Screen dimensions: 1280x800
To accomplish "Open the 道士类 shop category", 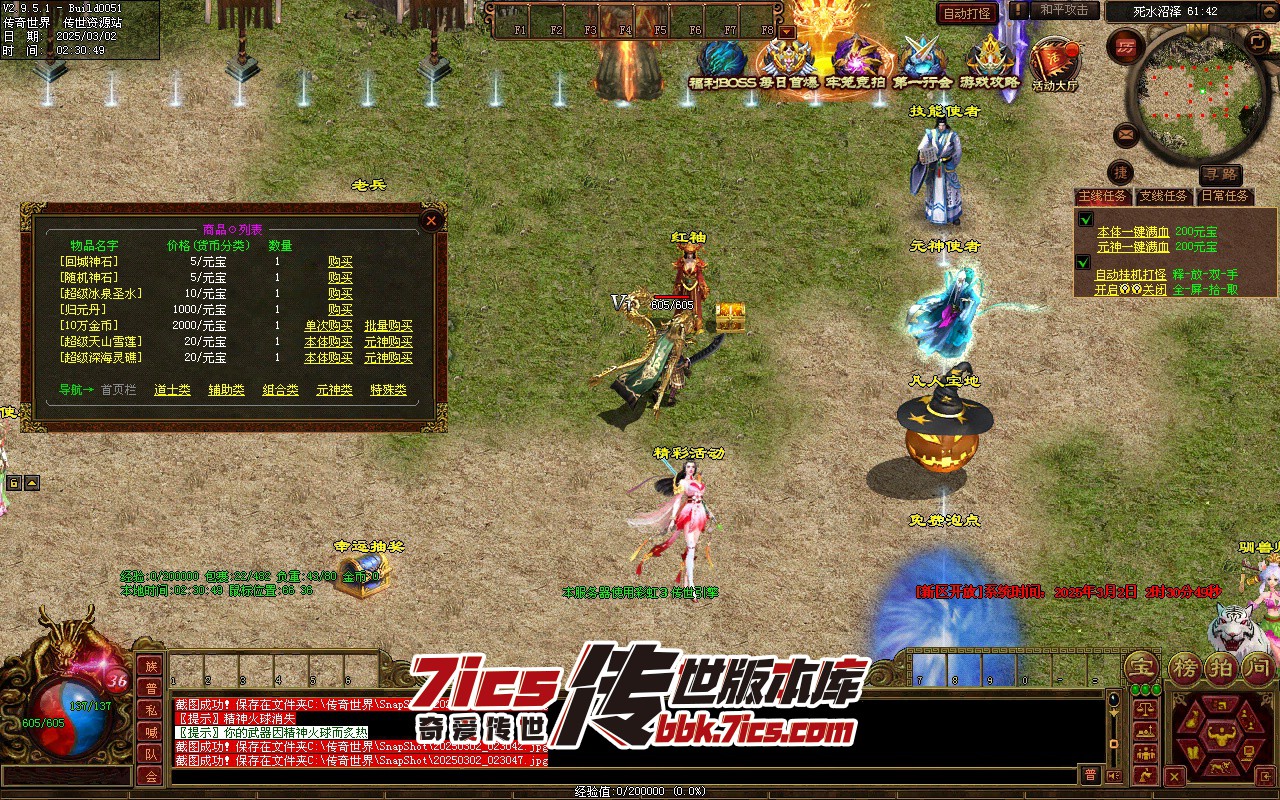I will [x=172, y=390].
